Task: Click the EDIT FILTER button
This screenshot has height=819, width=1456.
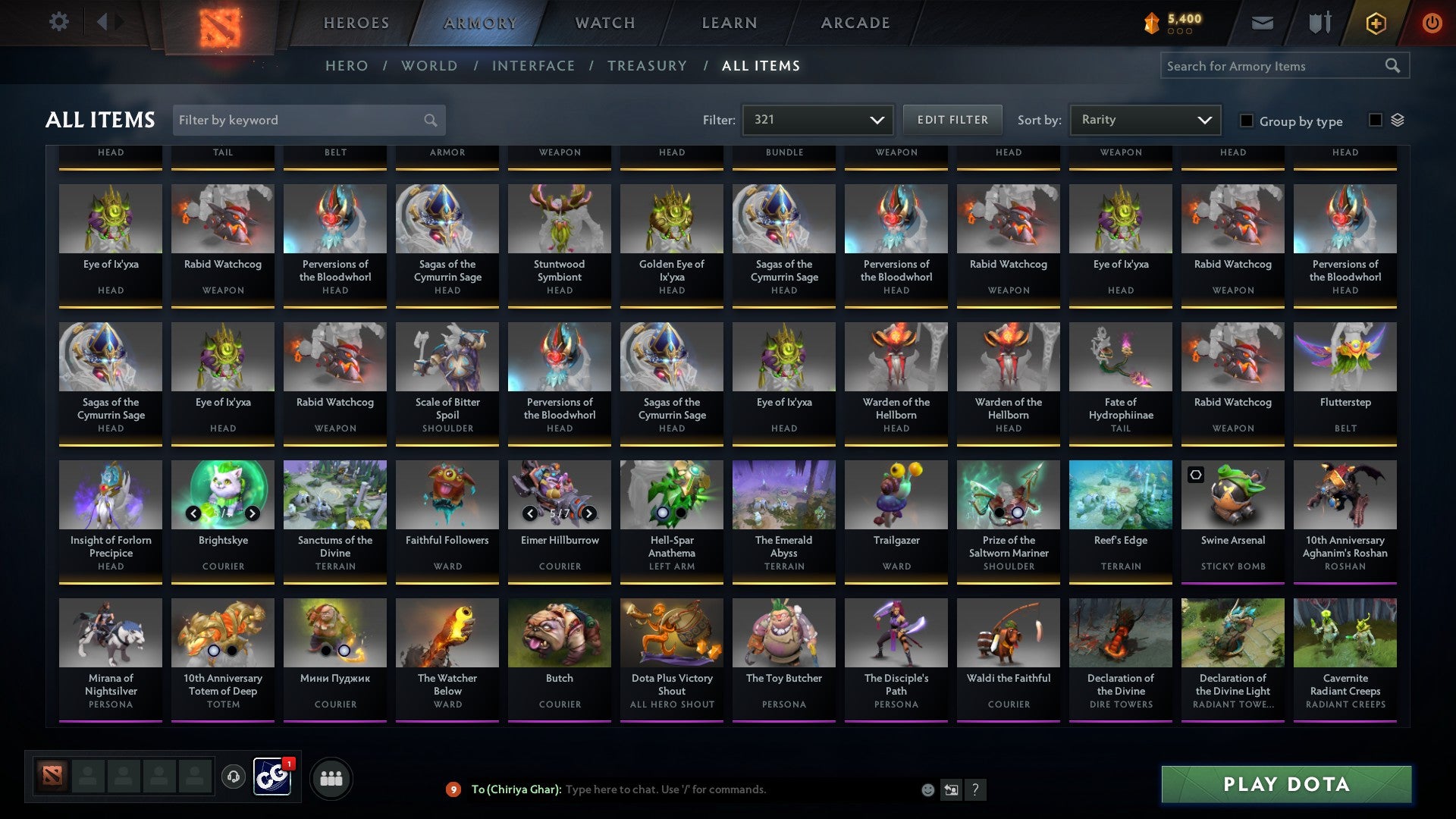Action: coord(952,119)
